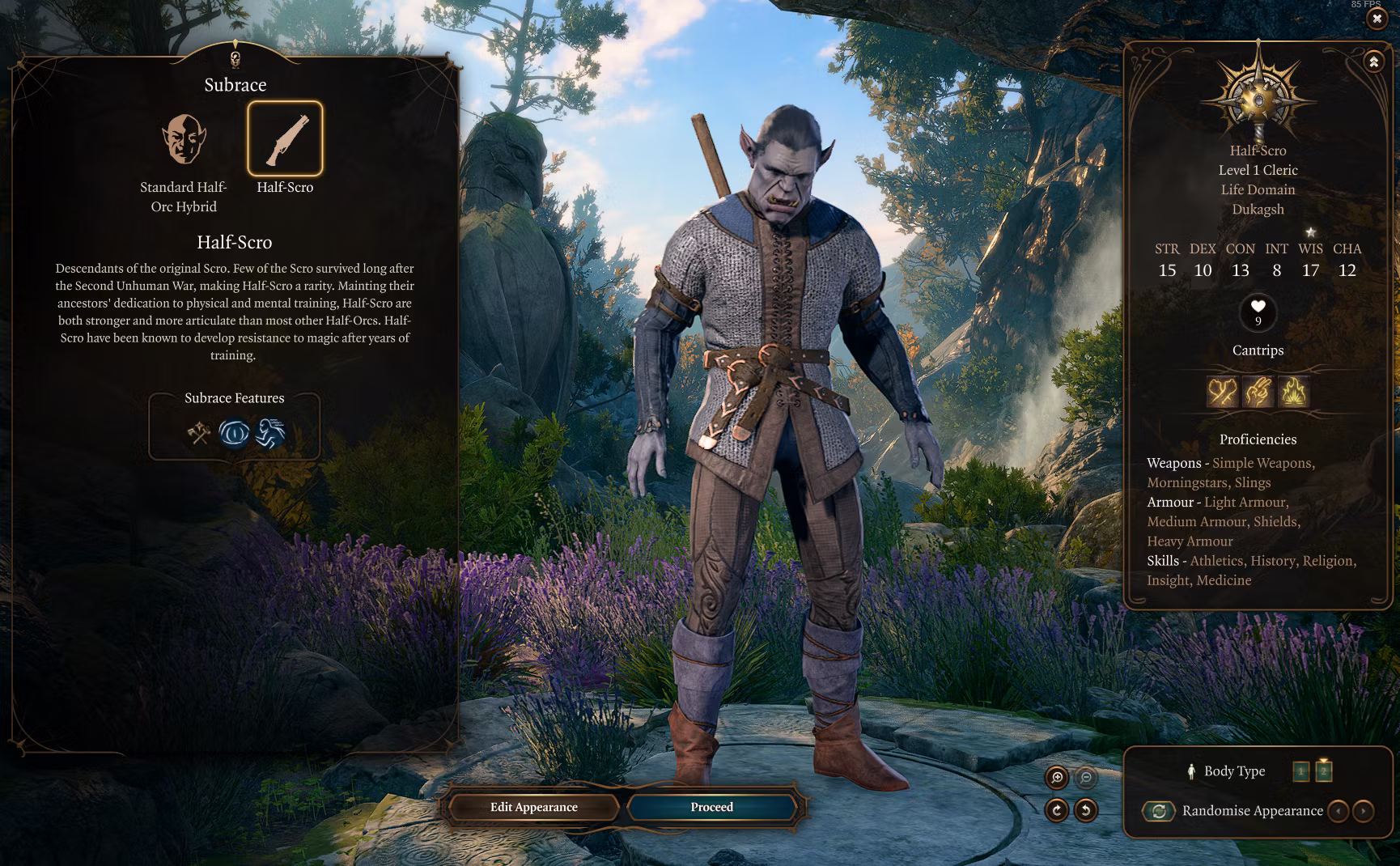The height and width of the screenshot is (866, 1400).
Task: Zoom out with the minus magnifier
Action: point(1086,778)
